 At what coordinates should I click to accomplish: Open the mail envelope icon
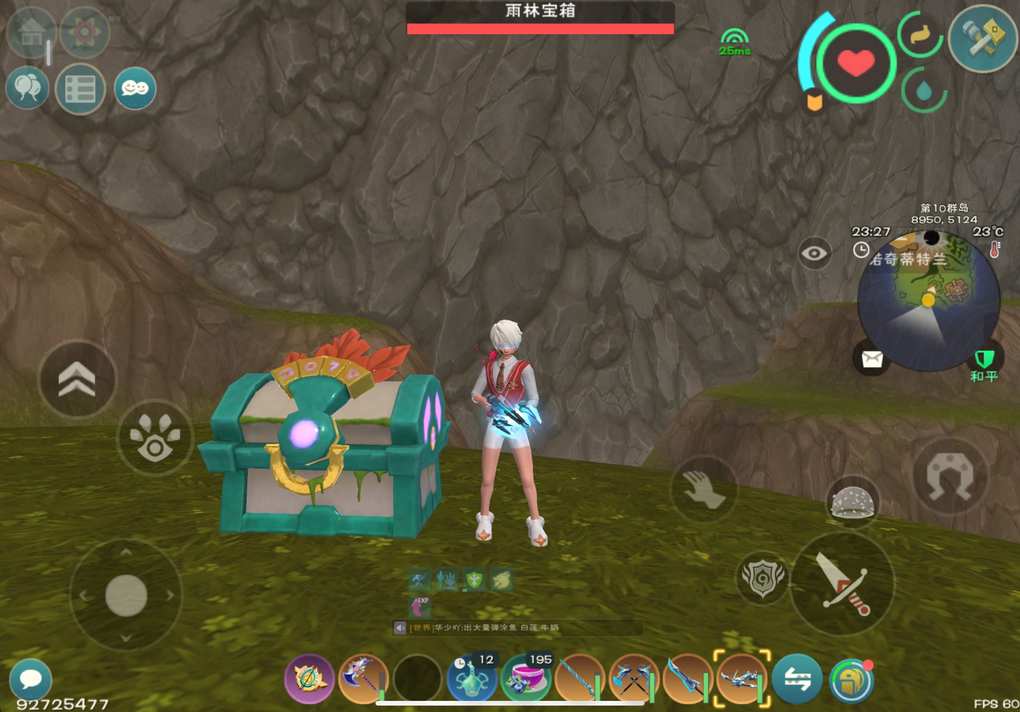(872, 358)
